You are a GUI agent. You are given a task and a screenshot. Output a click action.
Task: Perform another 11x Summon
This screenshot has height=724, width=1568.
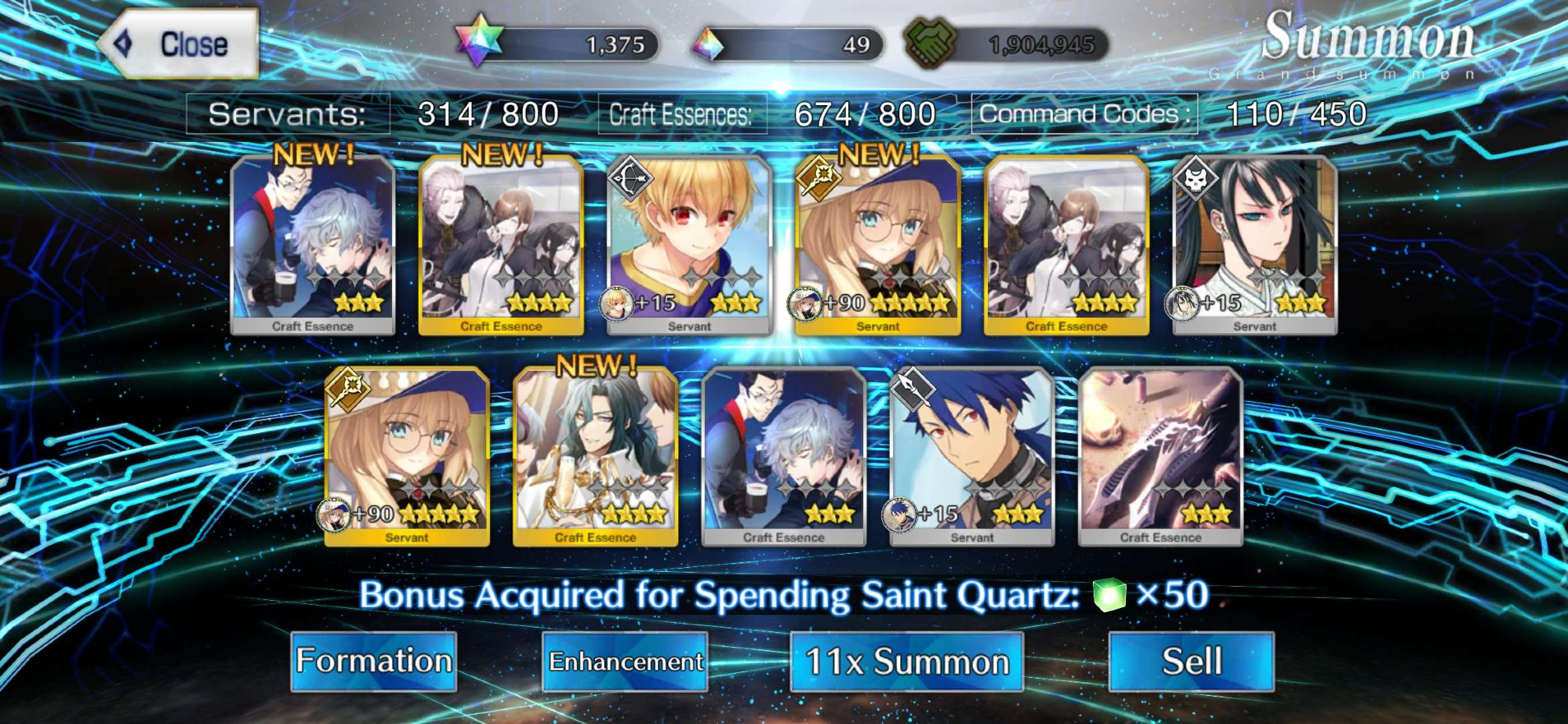point(906,661)
